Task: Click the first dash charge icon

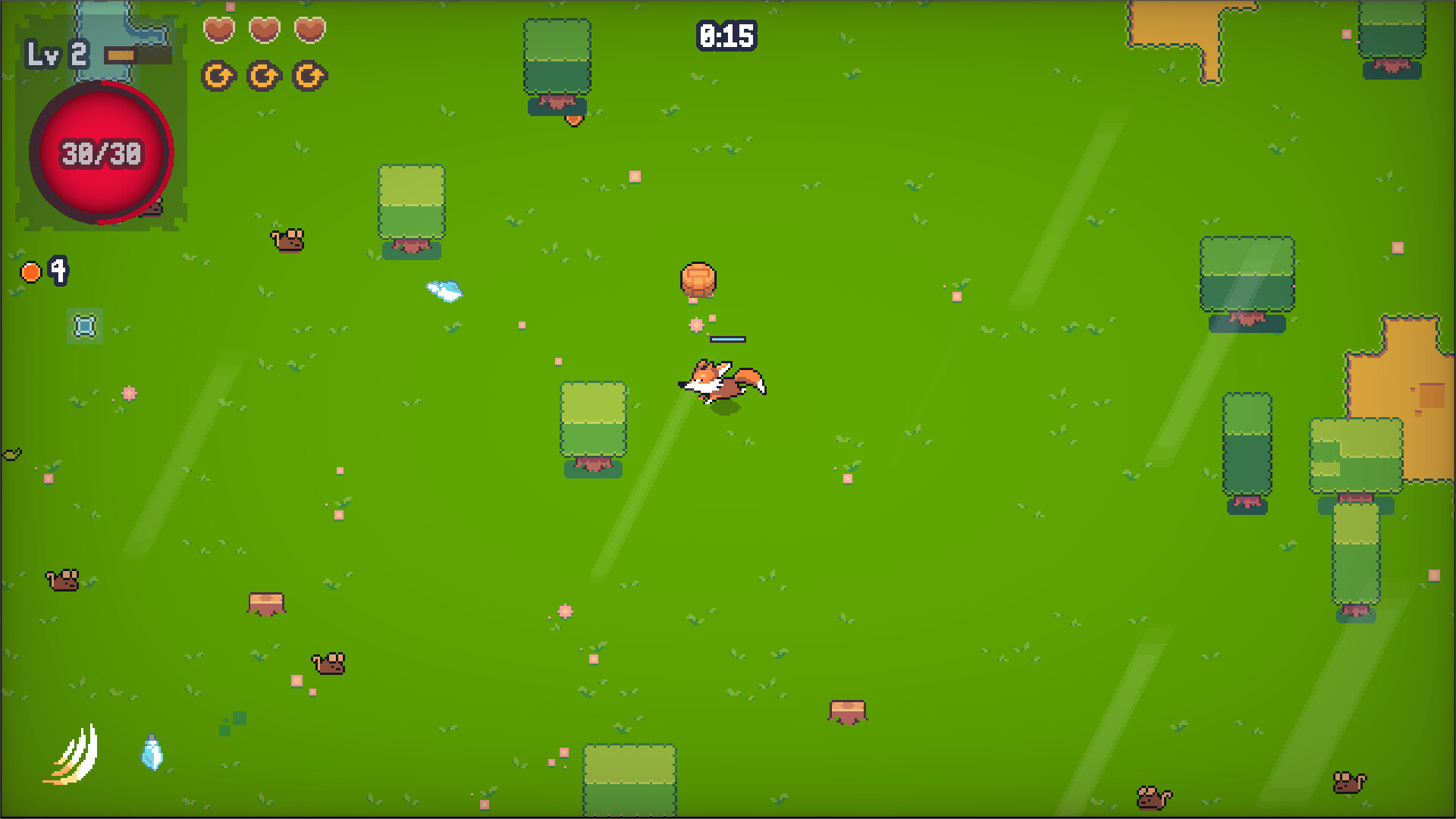Action: point(219,76)
